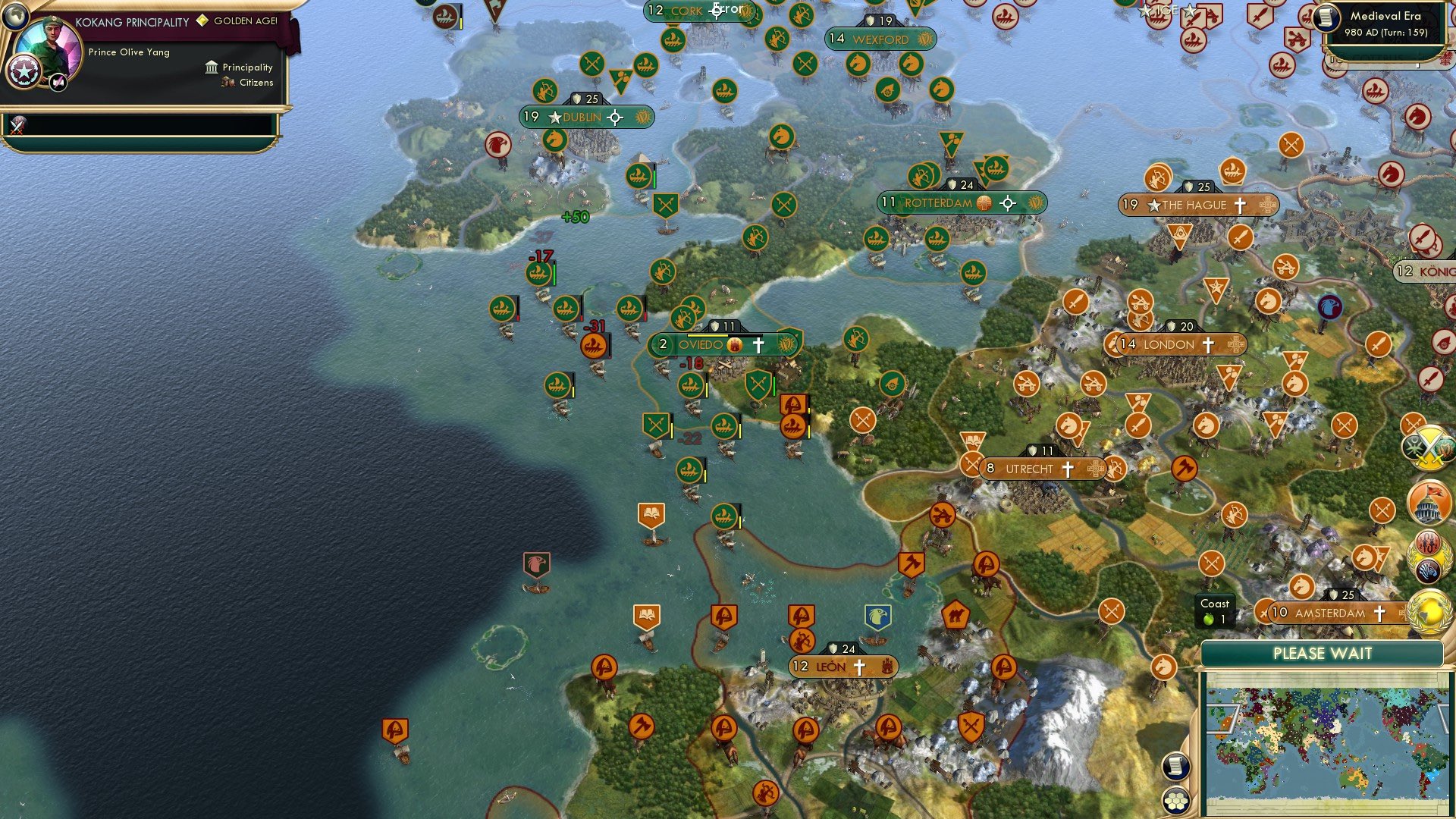Open the Diplomacy laurel wreath icon
Image resolution: width=1456 pixels, height=819 pixels.
[1429, 557]
